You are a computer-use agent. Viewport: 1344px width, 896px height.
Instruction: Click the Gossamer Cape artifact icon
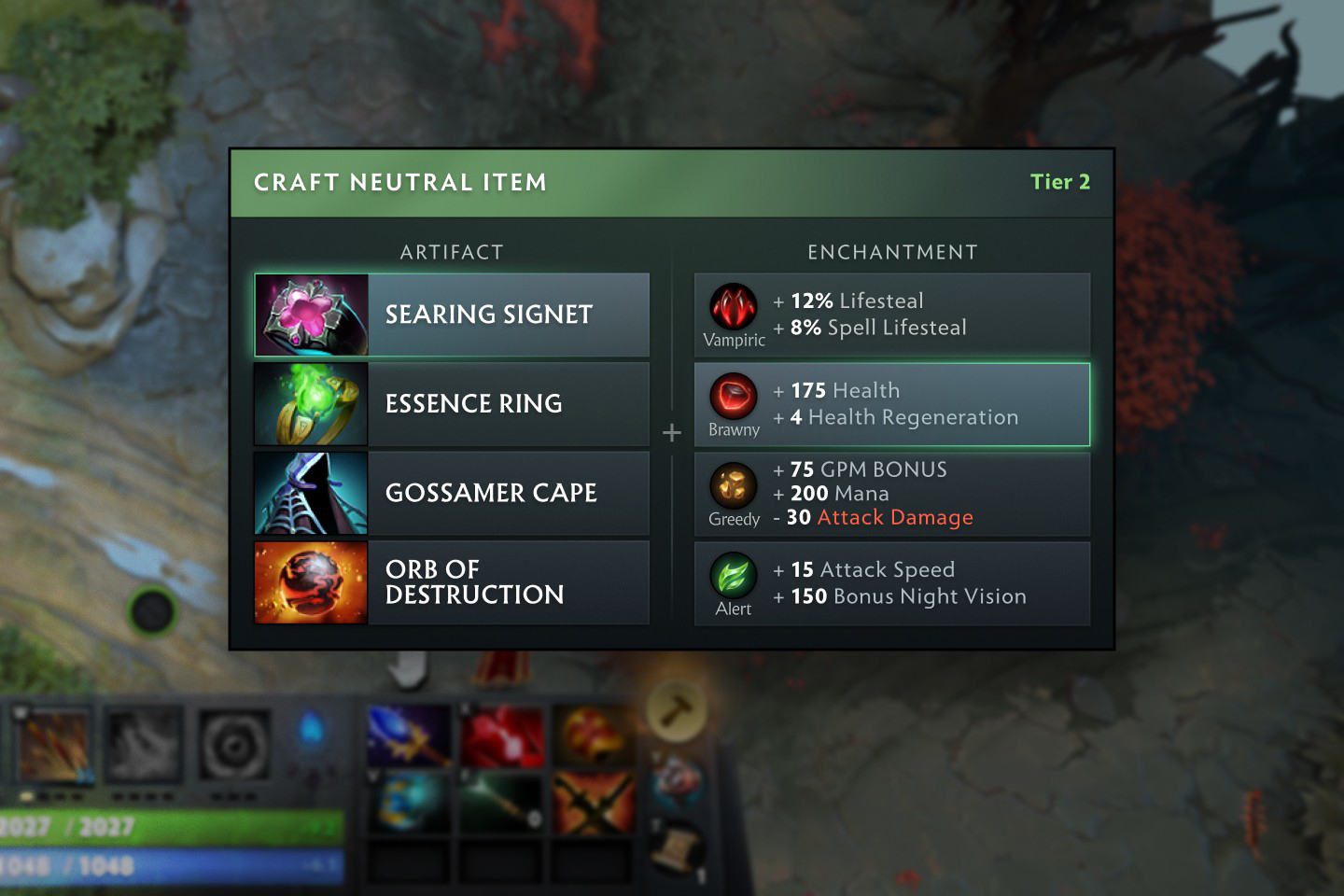[311, 493]
